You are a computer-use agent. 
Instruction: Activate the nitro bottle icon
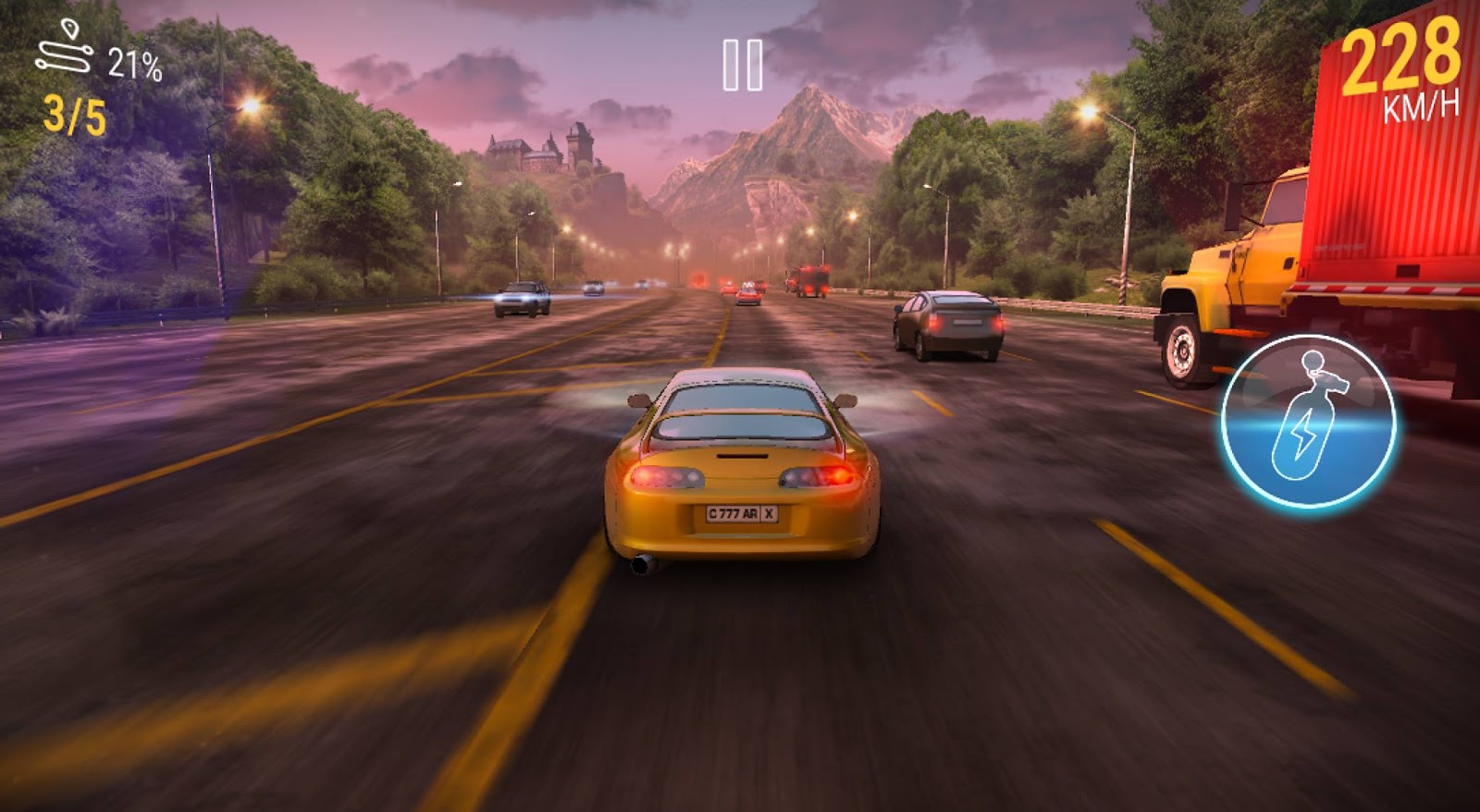click(x=1308, y=421)
